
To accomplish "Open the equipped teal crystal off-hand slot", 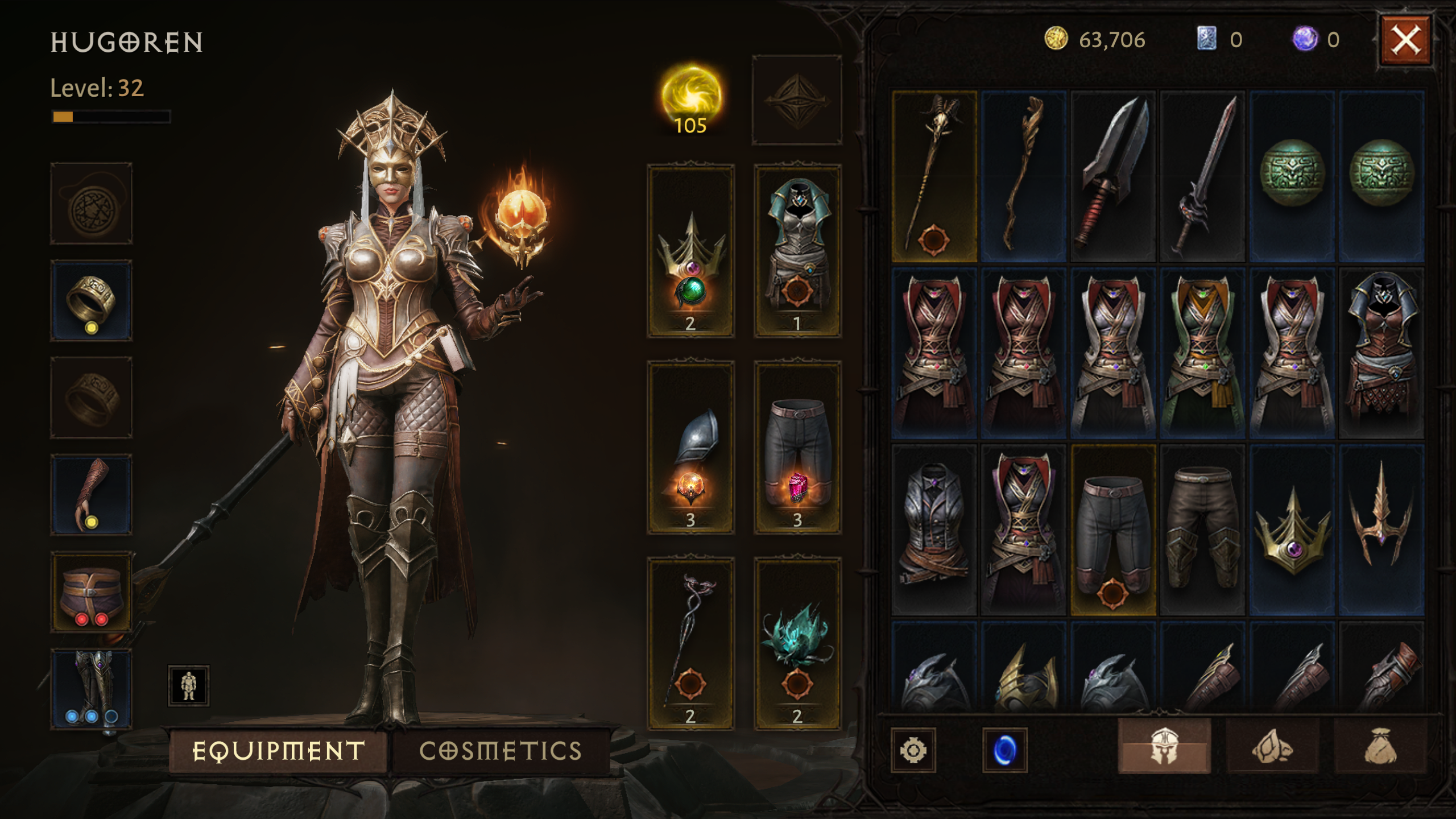I will pos(797,643).
